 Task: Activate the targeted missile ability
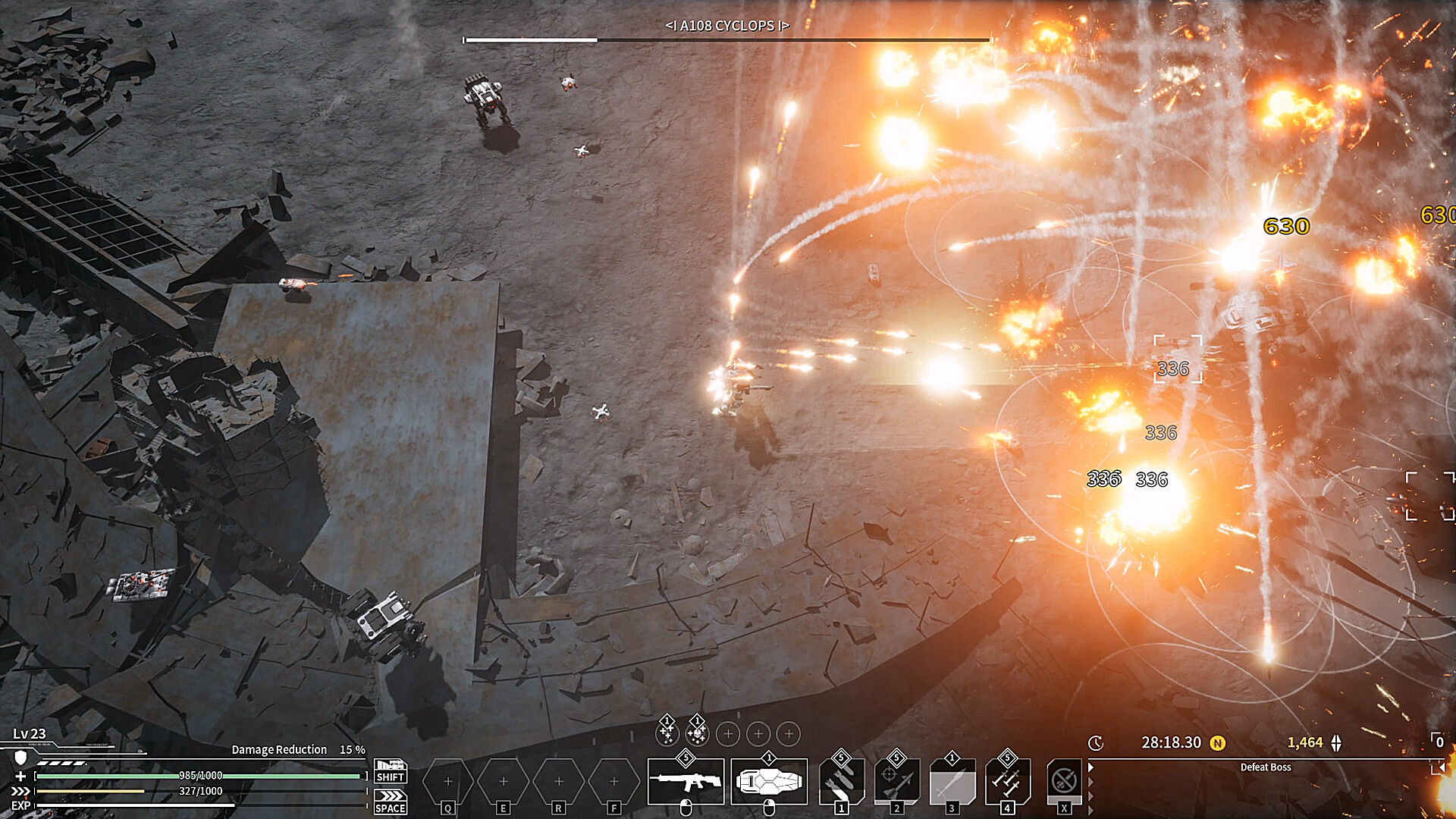pos(896,780)
